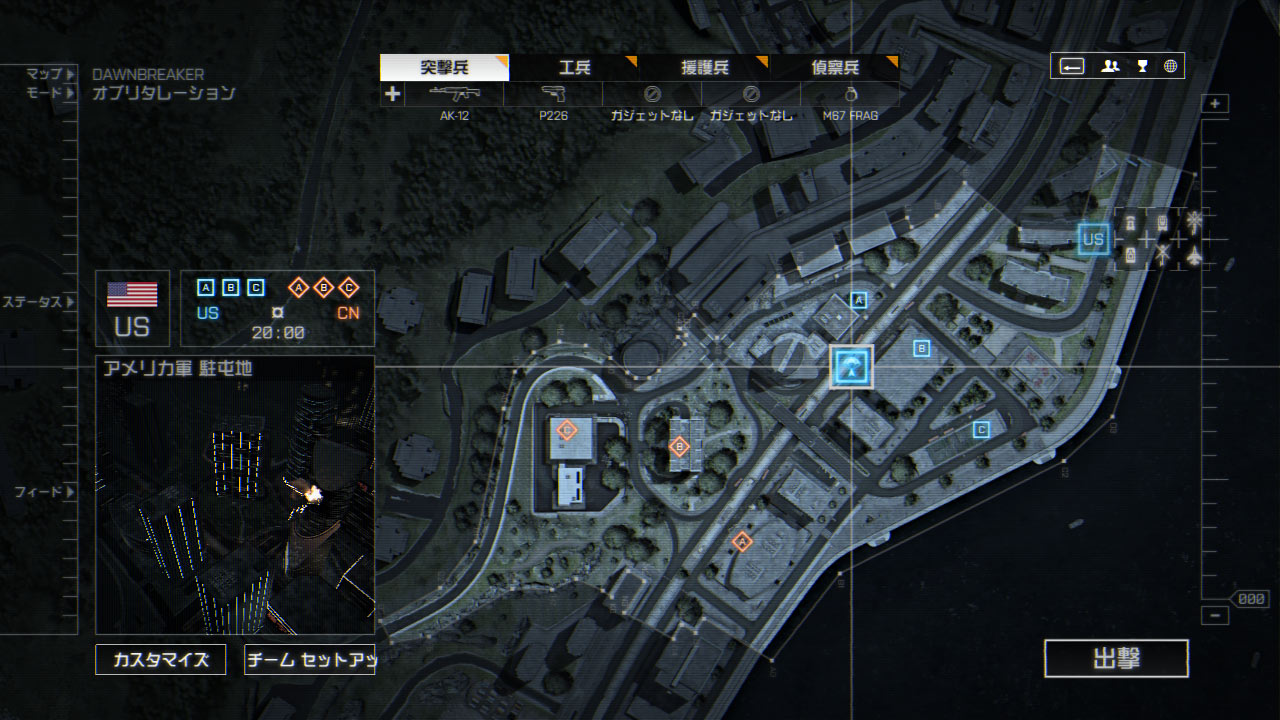Open the カスタマイズ loadout screen
This screenshot has width=1280, height=720.
[161, 660]
